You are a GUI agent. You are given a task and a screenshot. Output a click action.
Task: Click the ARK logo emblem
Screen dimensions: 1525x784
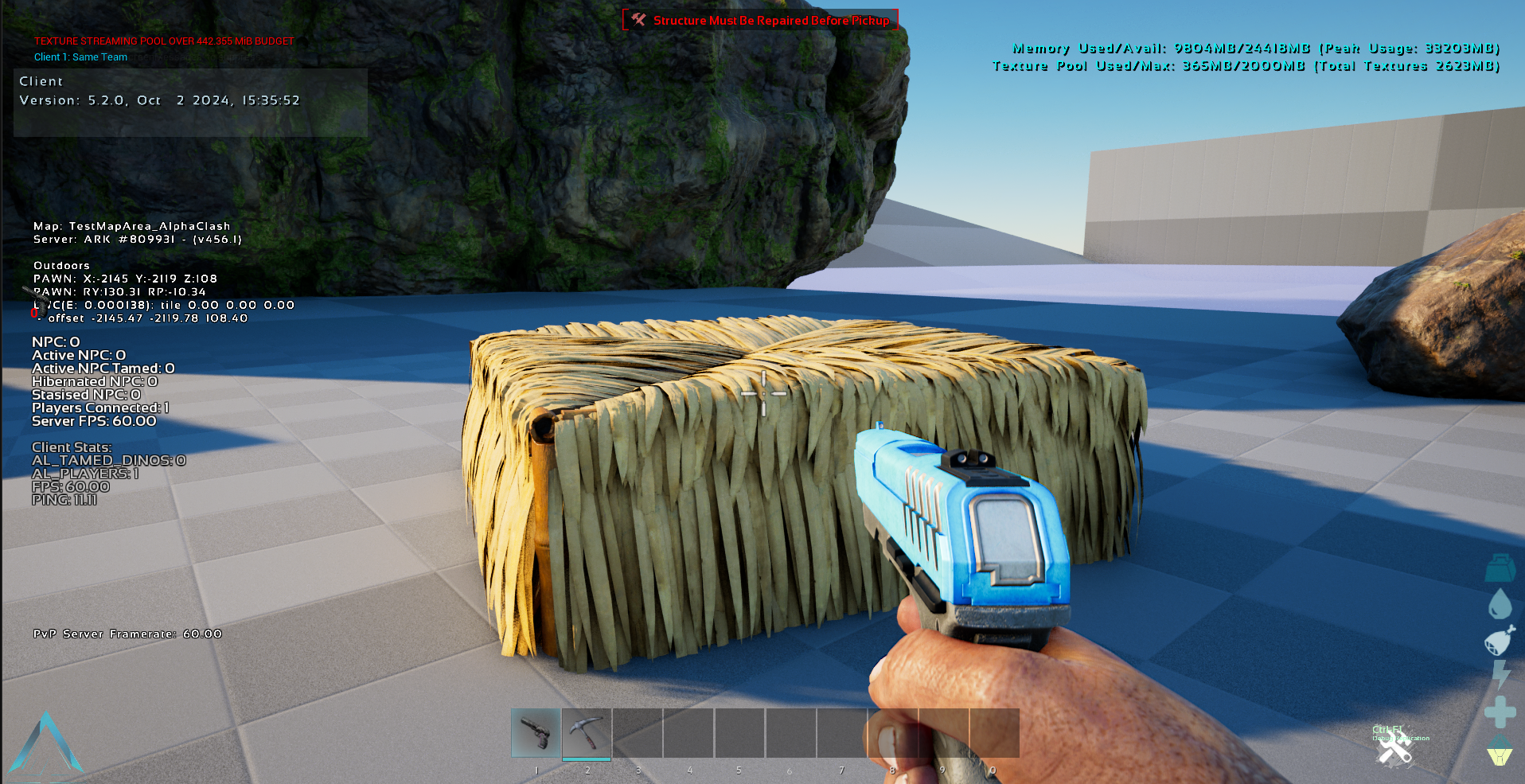[46, 743]
